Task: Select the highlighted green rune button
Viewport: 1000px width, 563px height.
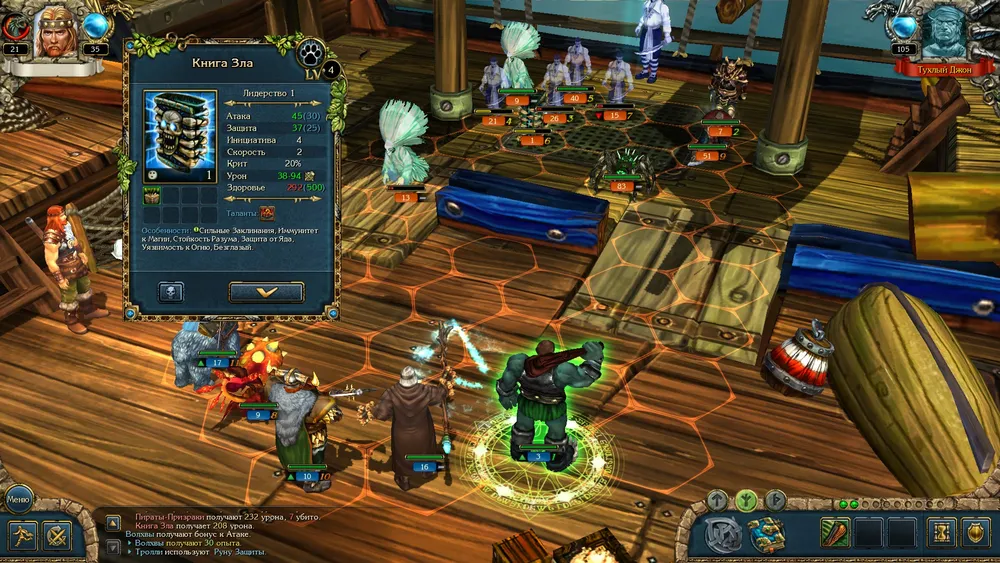Action: click(746, 500)
